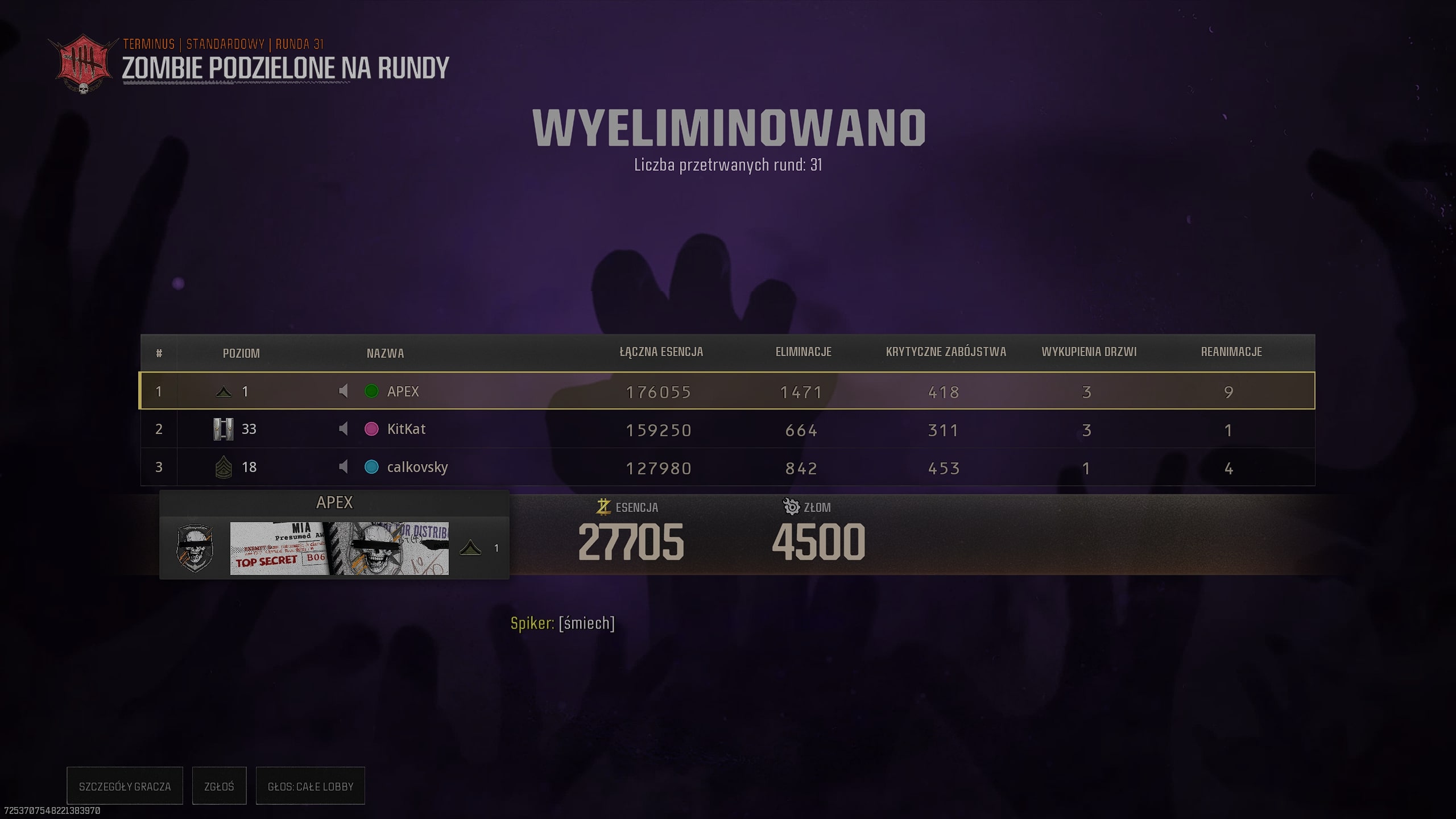This screenshot has width=1456, height=819.
Task: Click the skull emblem in APEX's card
Action: 195,548
